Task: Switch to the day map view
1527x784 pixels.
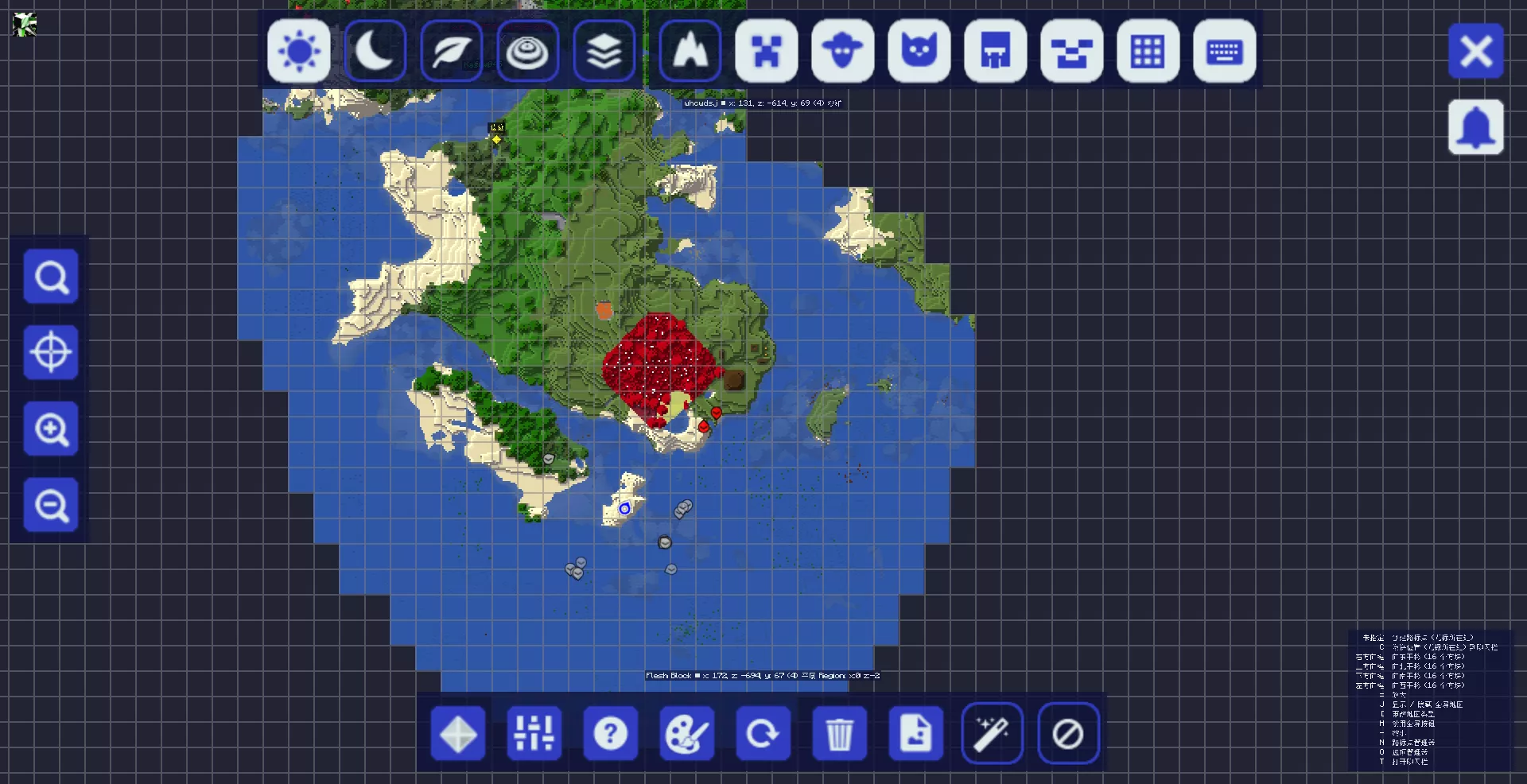Action: point(299,52)
